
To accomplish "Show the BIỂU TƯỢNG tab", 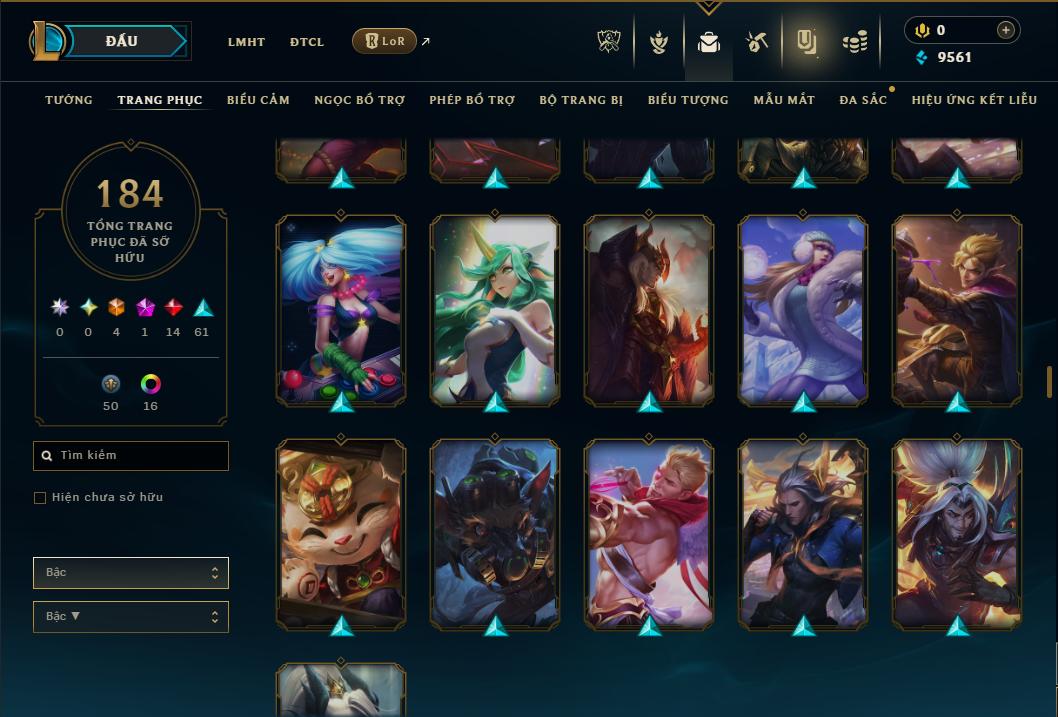I will [688, 100].
